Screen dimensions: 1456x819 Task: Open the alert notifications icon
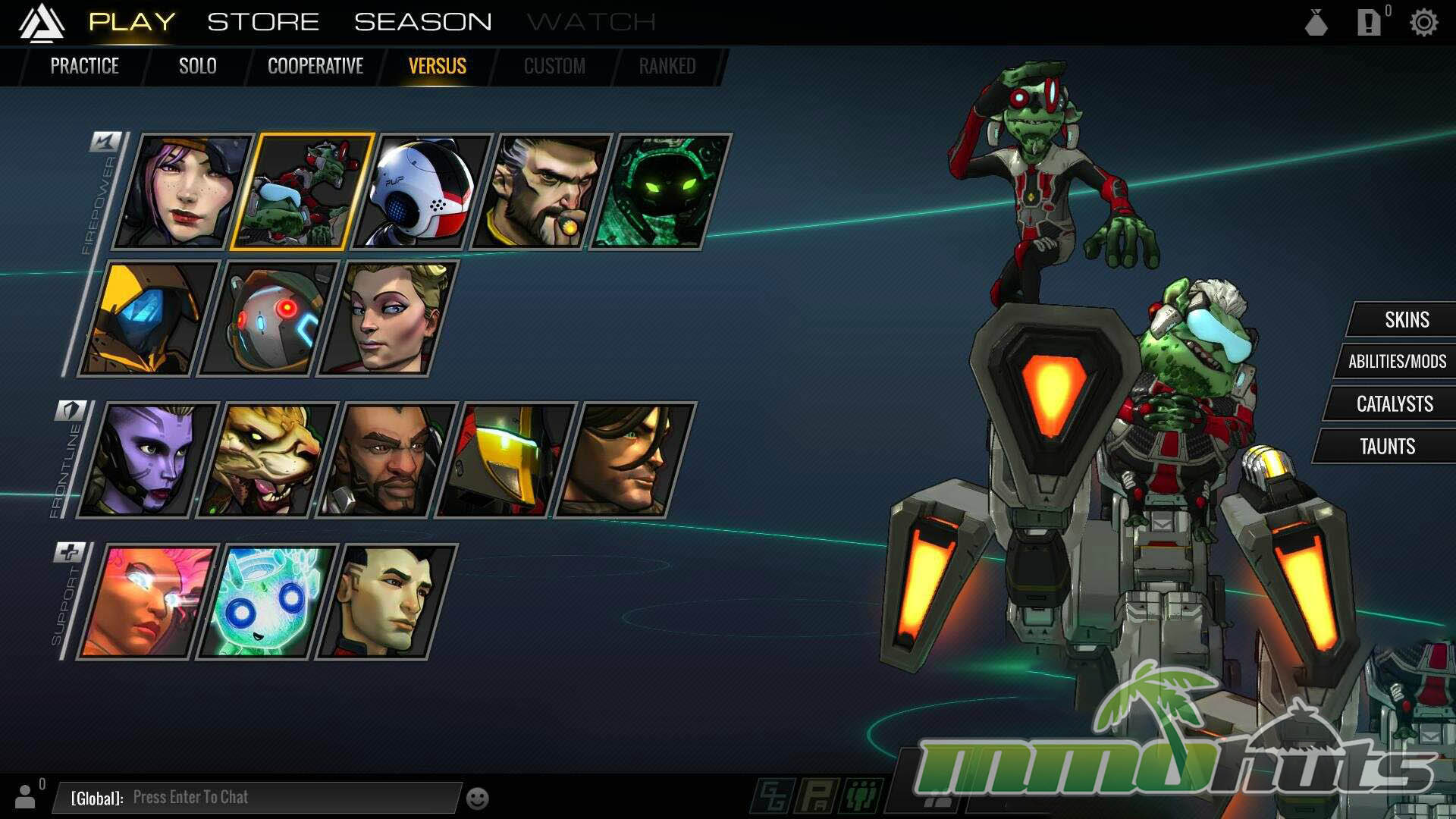(x=1369, y=23)
